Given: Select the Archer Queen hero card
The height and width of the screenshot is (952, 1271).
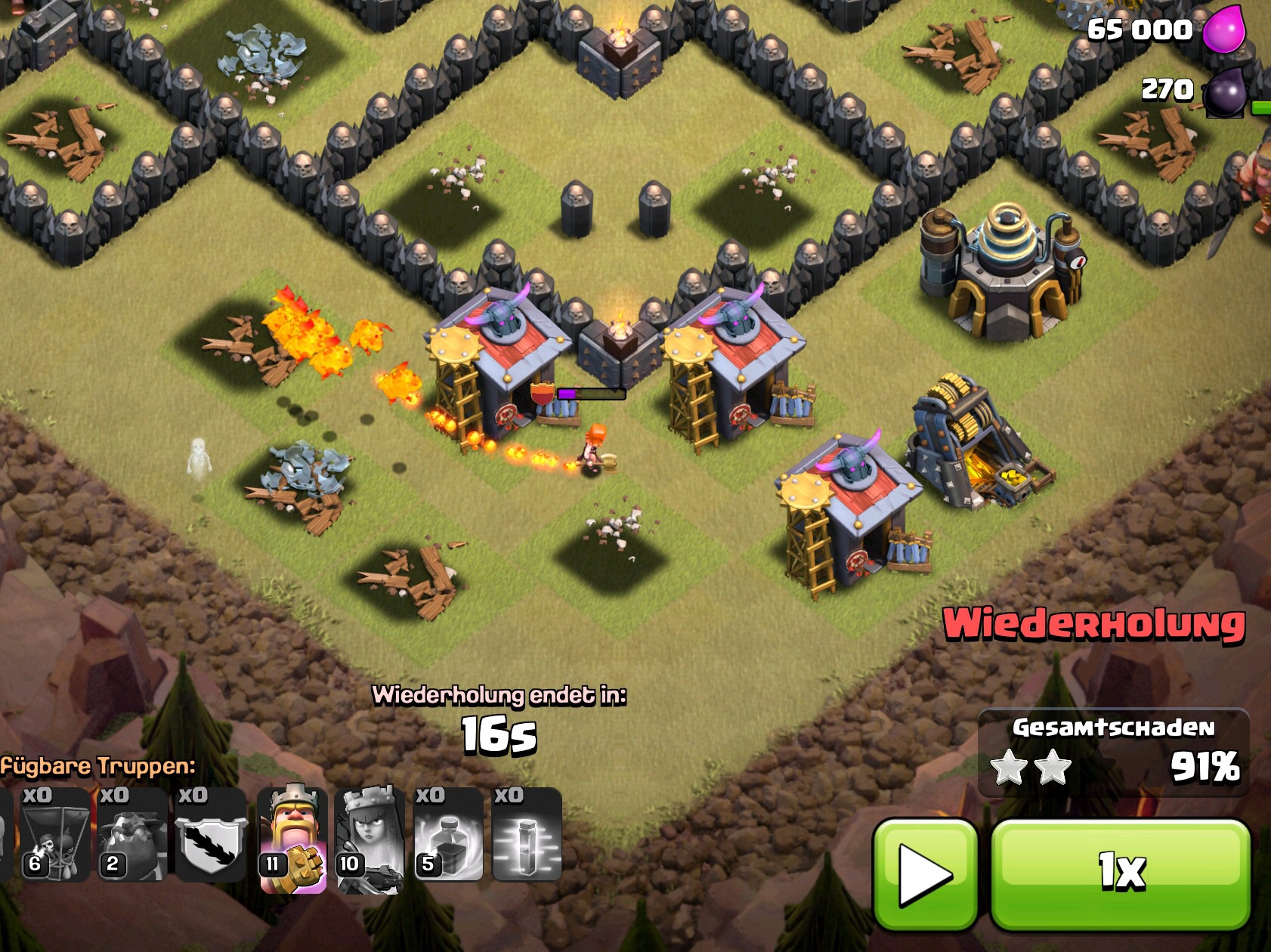Looking at the screenshot, I should [370, 839].
